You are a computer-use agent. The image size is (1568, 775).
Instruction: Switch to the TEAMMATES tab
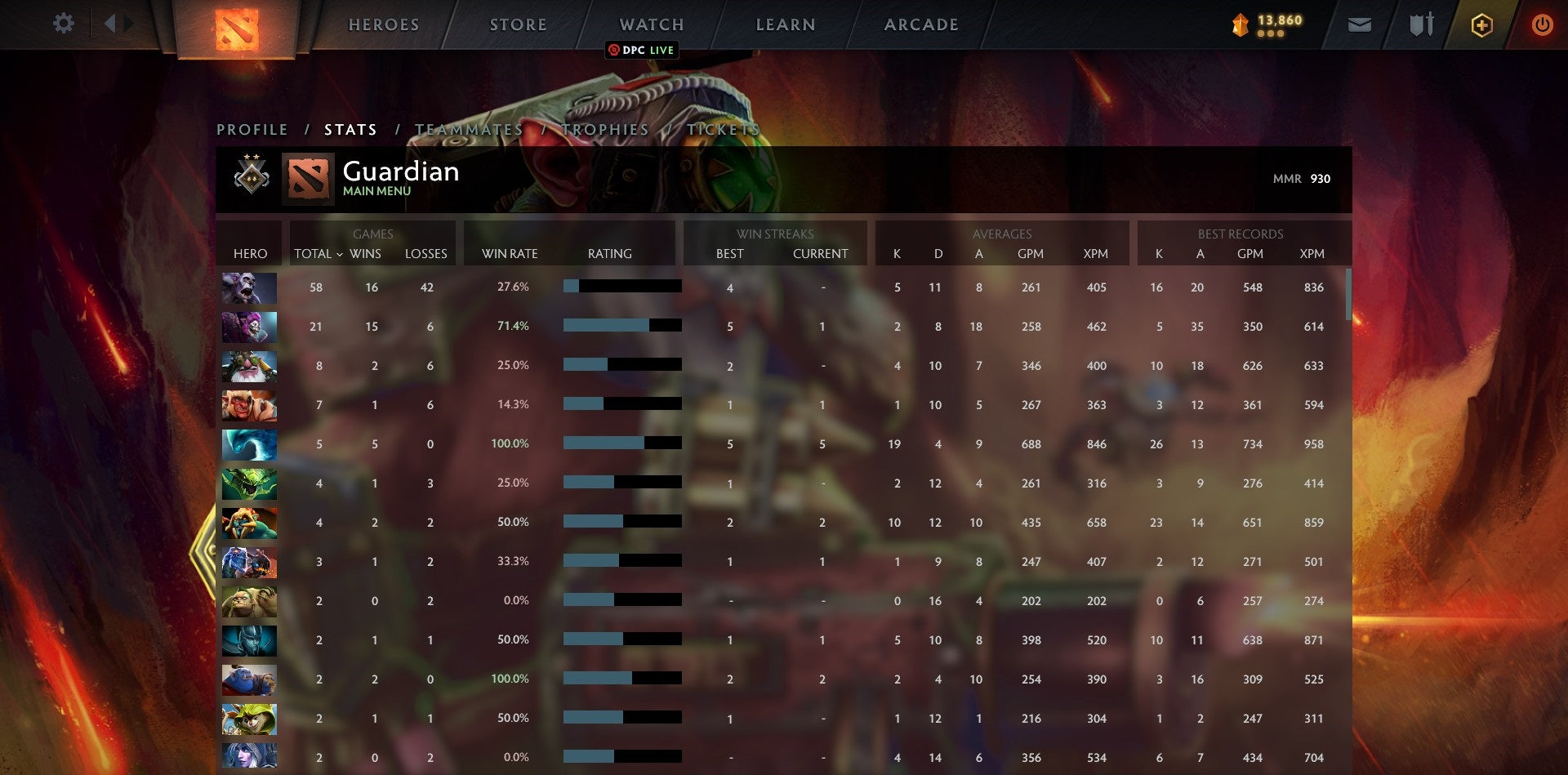470,129
